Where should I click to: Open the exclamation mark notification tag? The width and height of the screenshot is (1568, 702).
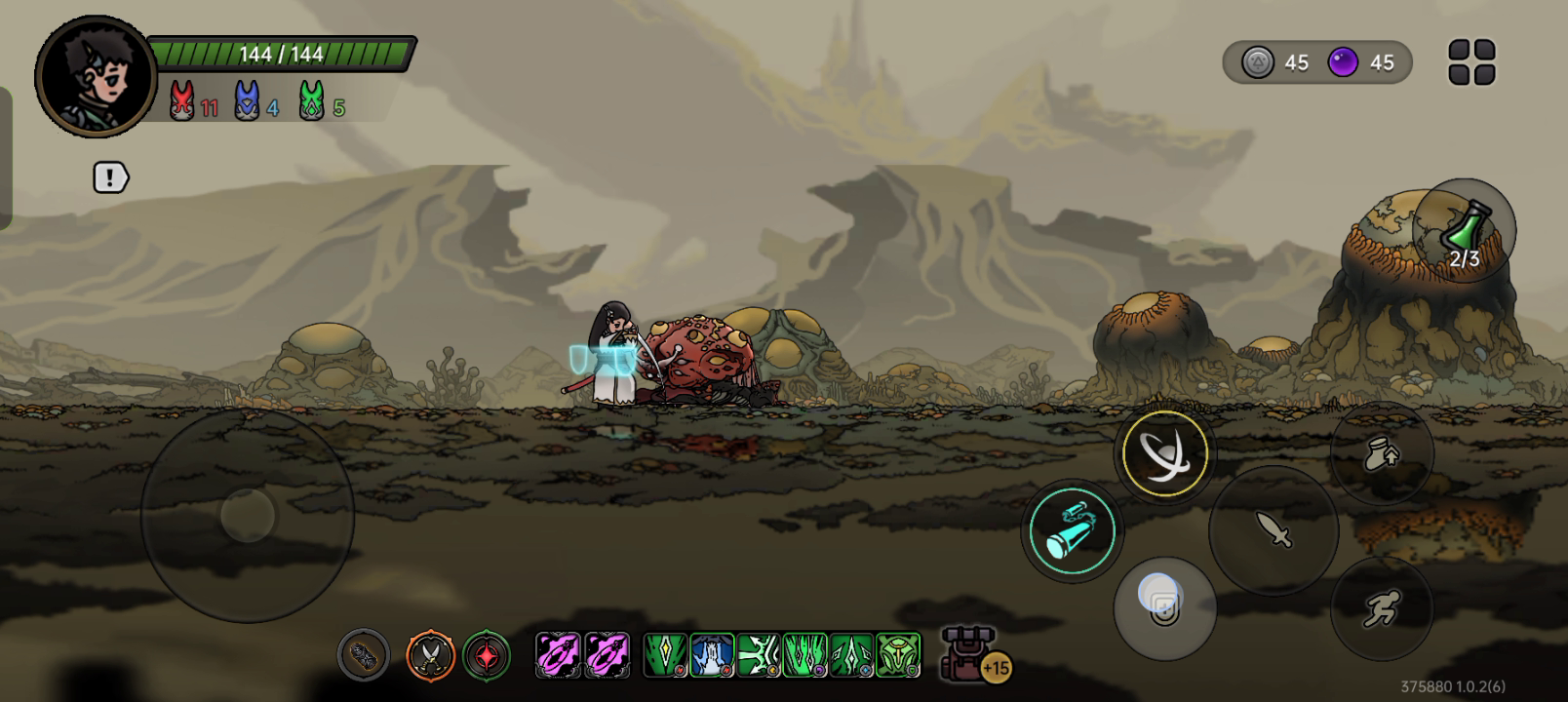point(110,177)
